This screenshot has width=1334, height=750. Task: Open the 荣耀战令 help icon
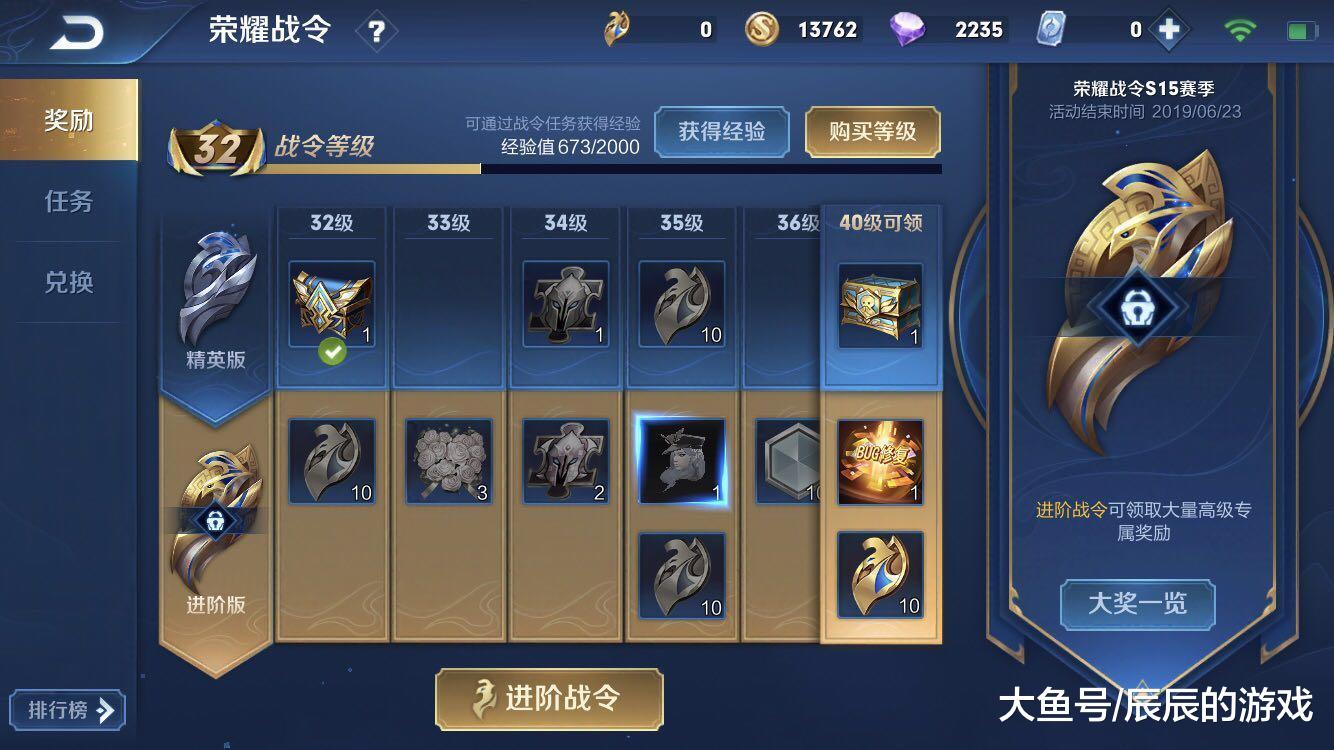click(375, 30)
